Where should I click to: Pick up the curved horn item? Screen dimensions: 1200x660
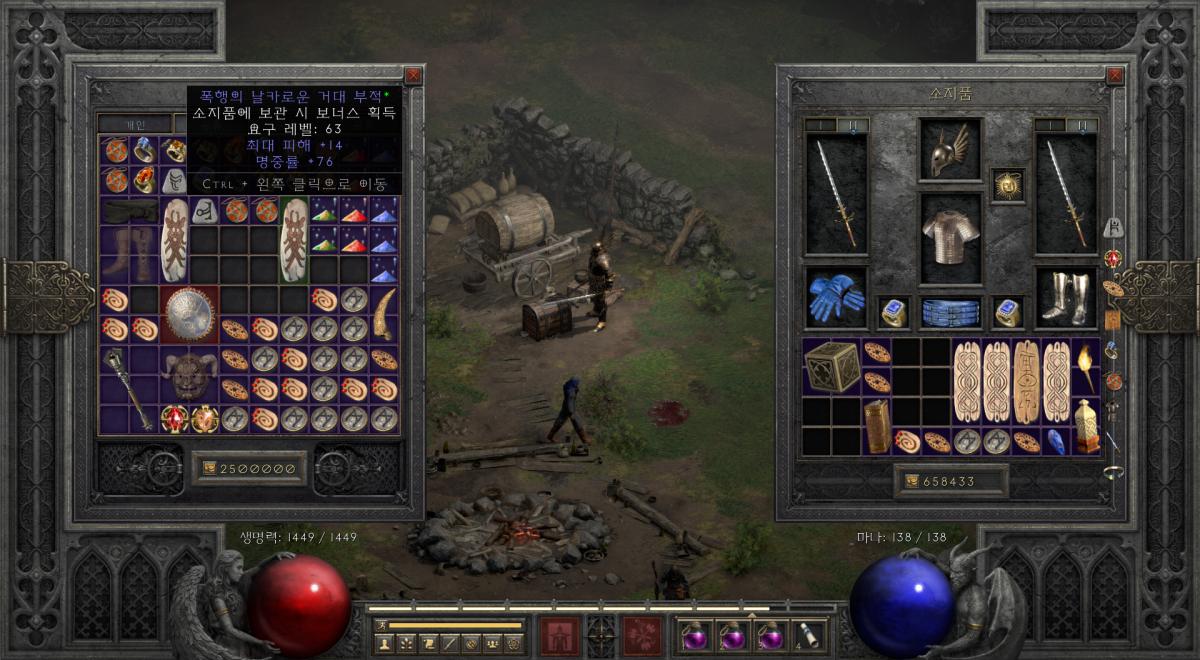click(384, 314)
